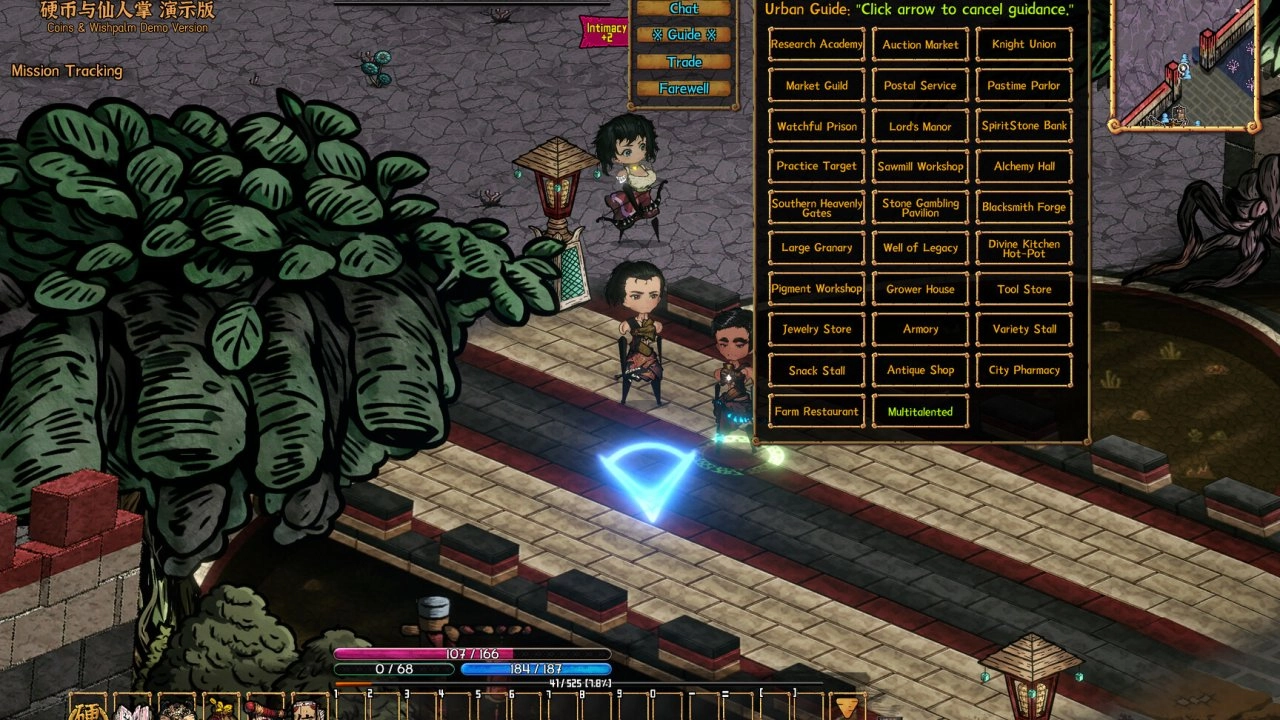Choose the Guide dialogue option
The image size is (1280, 720).
pyautogui.click(x=684, y=35)
